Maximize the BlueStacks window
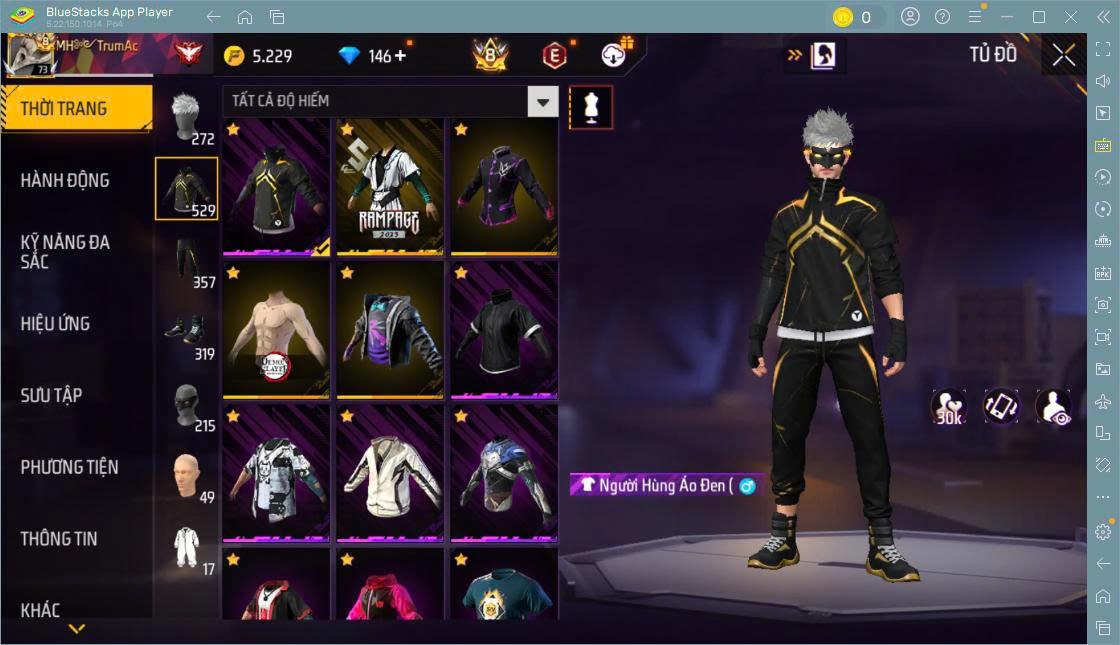The height and width of the screenshot is (645, 1120). tap(1039, 17)
